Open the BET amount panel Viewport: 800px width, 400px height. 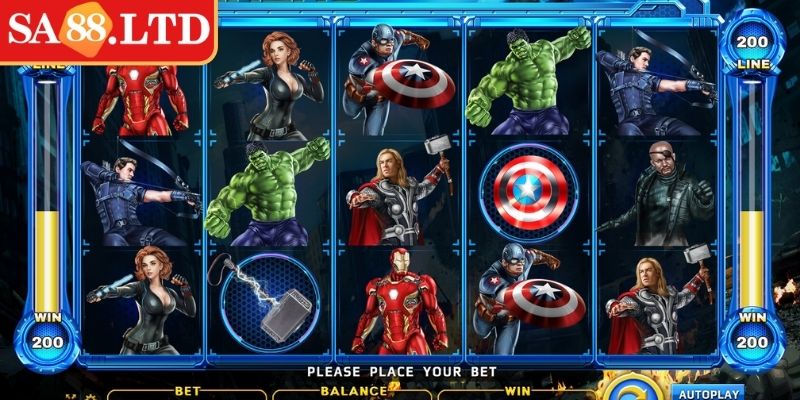(187, 393)
